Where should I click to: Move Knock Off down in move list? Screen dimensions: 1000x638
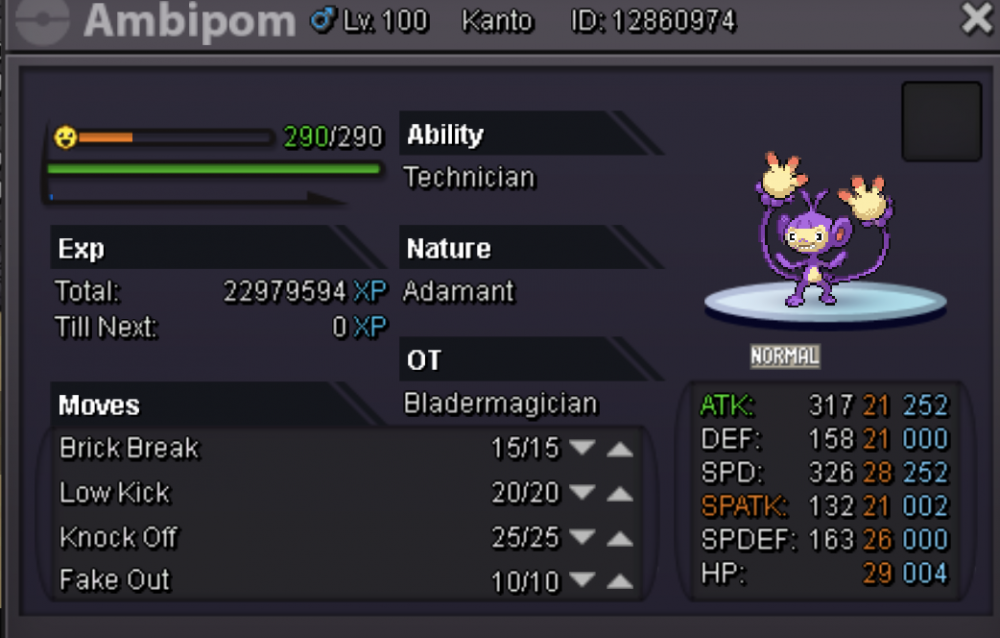[582, 538]
